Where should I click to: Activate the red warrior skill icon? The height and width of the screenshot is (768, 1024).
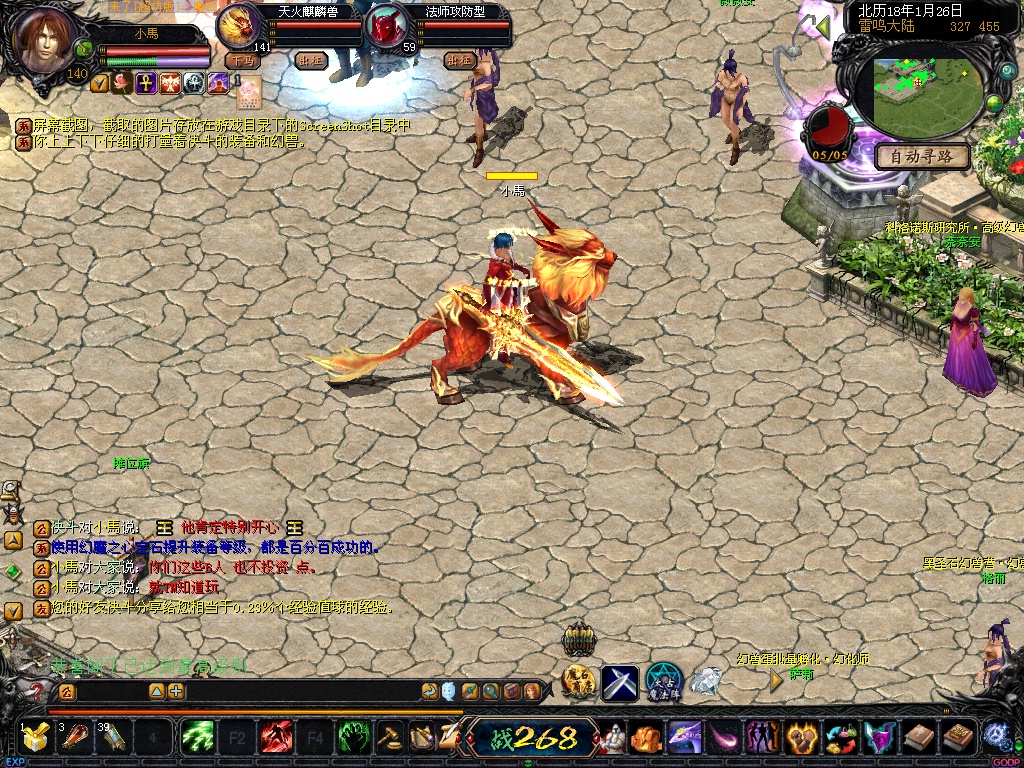[x=276, y=738]
